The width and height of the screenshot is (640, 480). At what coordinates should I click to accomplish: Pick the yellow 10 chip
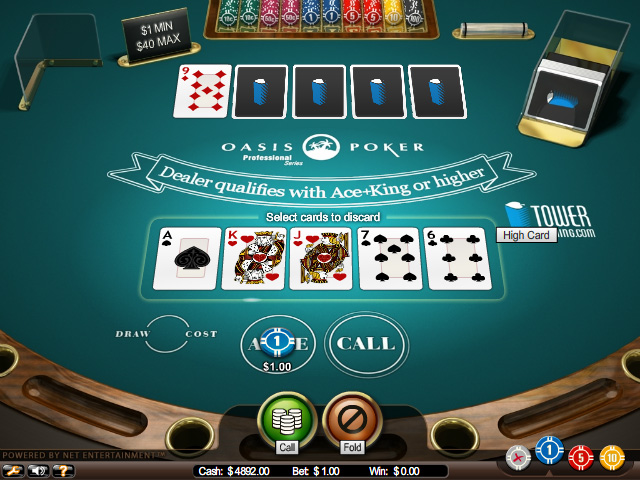[610, 459]
